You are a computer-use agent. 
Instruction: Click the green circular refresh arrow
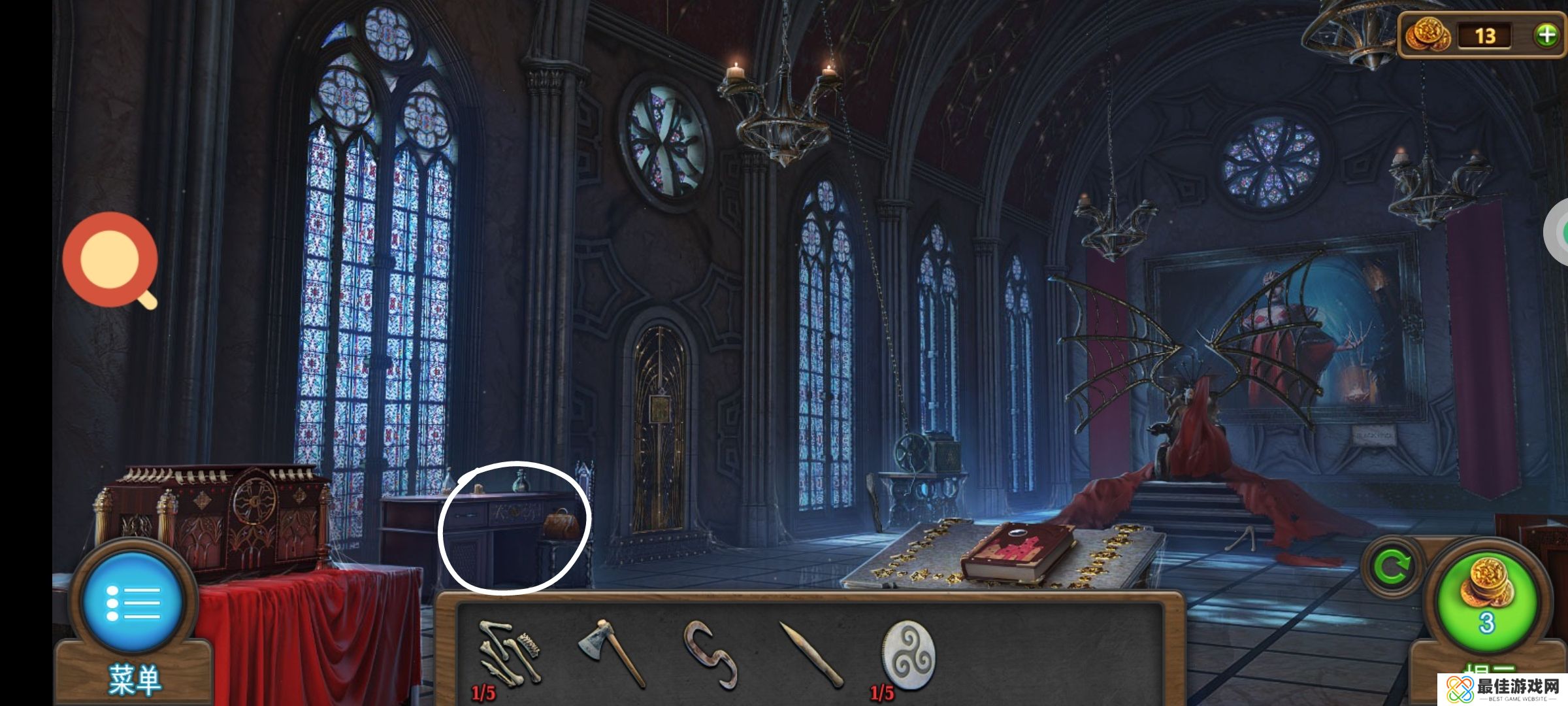point(1392,567)
